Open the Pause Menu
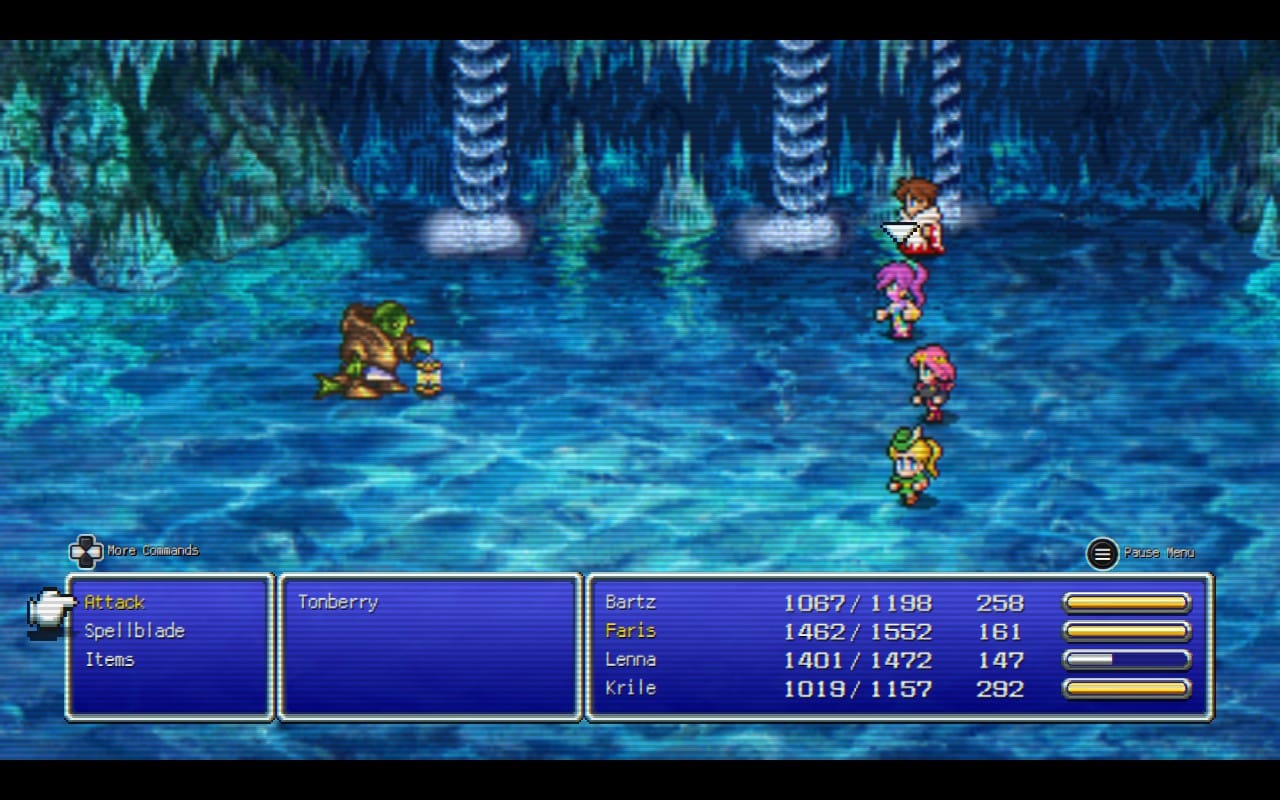Screen dimensions: 1280x800 pos(1103,553)
